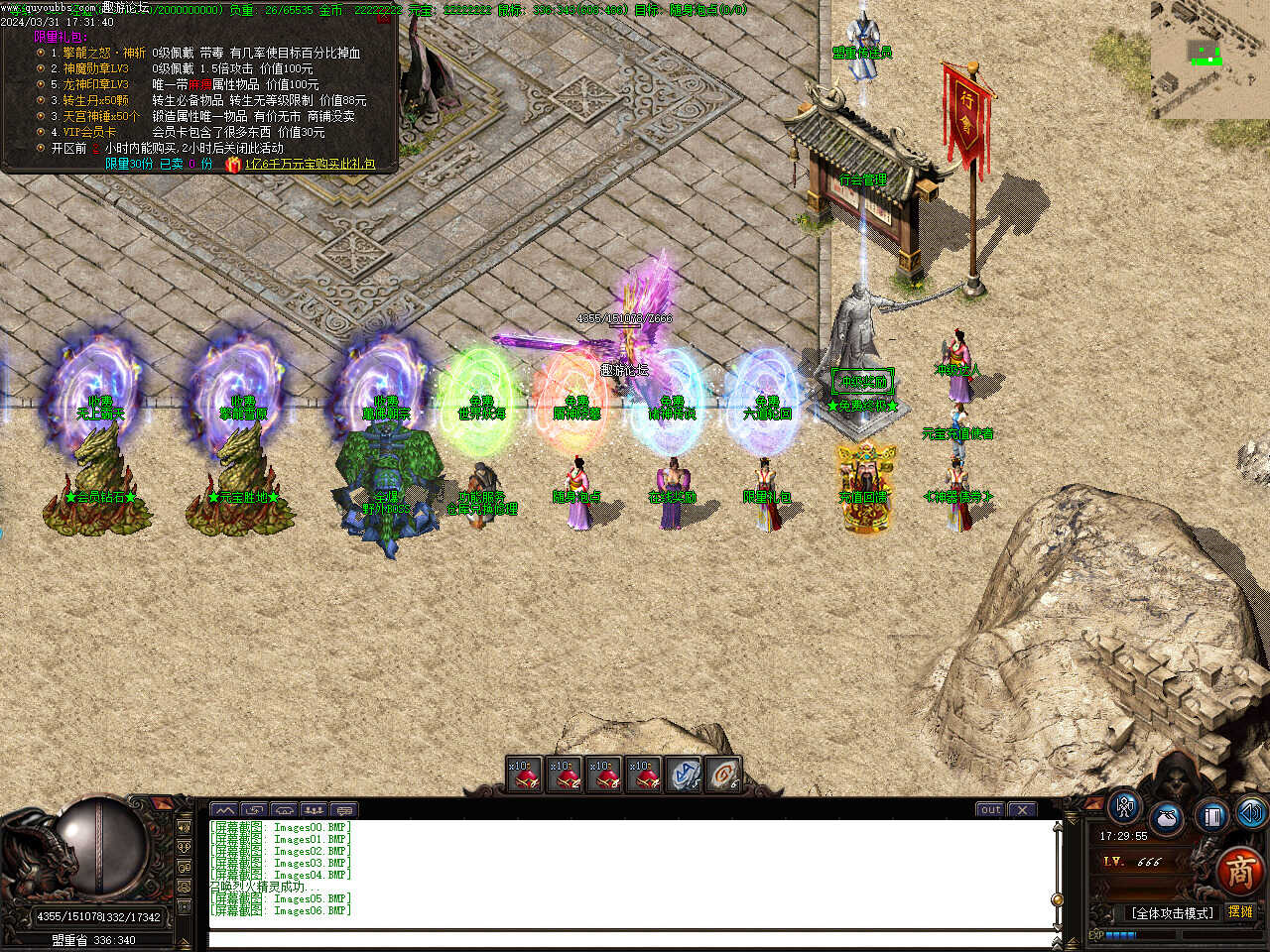Close the chat window with X
Viewport: 1270px width, 952px height.
[1022, 809]
